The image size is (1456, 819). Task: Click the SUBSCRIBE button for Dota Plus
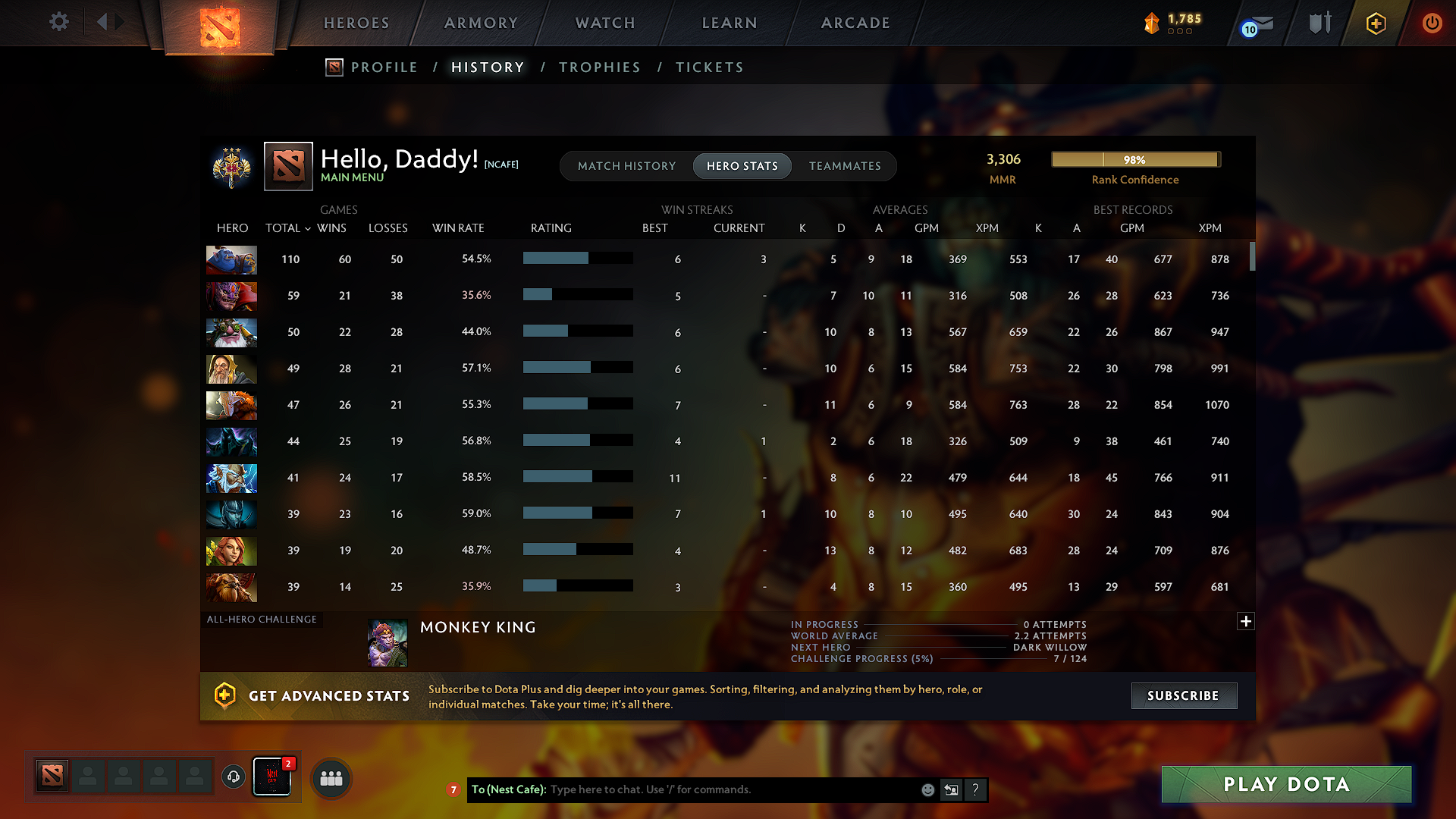(1184, 695)
